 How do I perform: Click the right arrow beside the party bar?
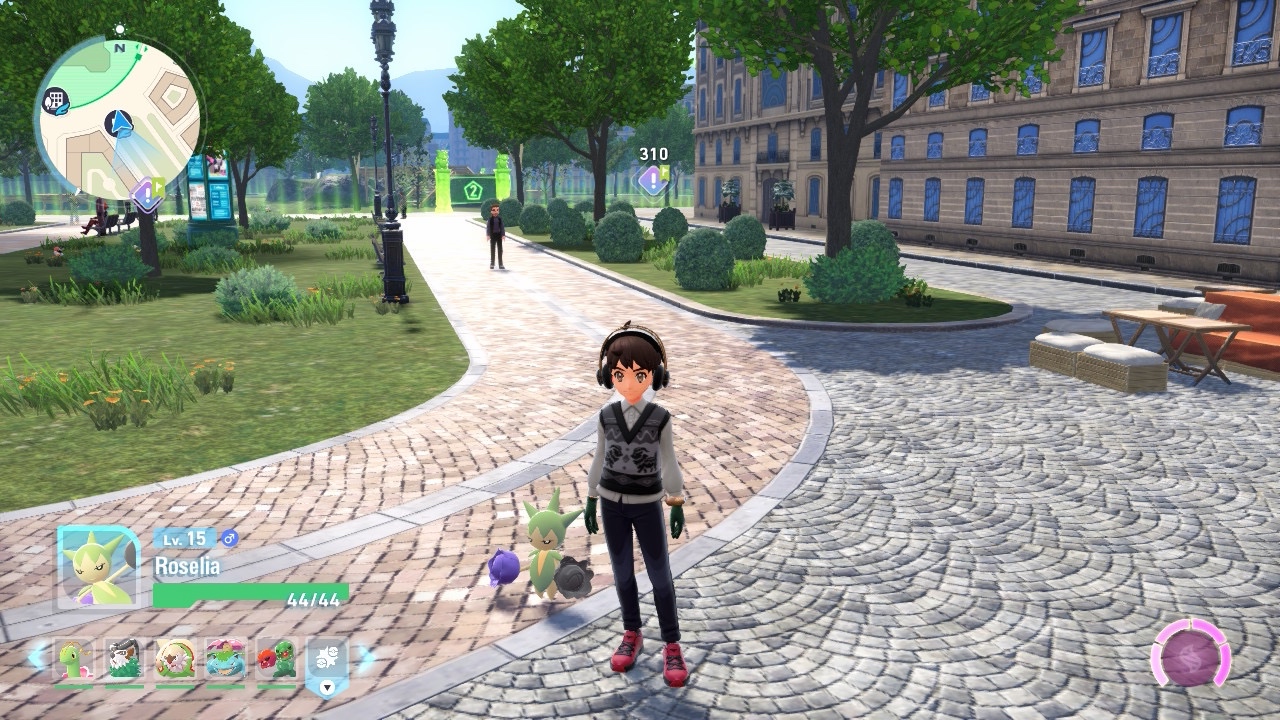click(x=365, y=658)
